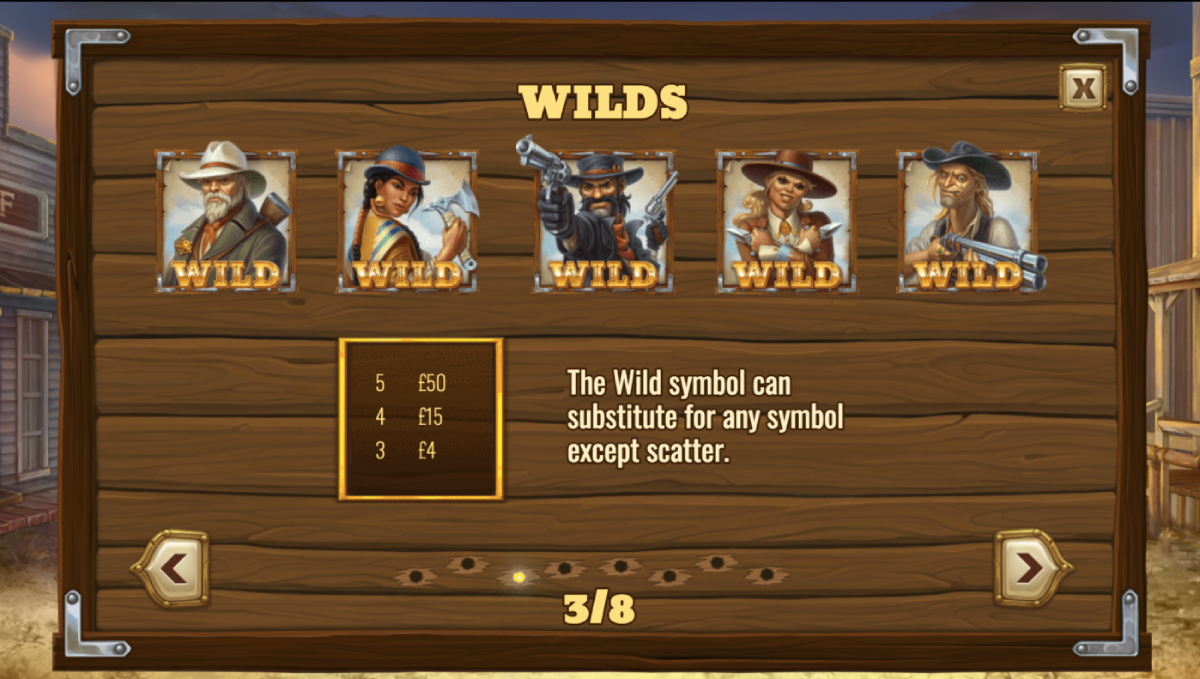The image size is (1200, 679).
Task: Return to the previous paytable page
Action: coord(171,568)
